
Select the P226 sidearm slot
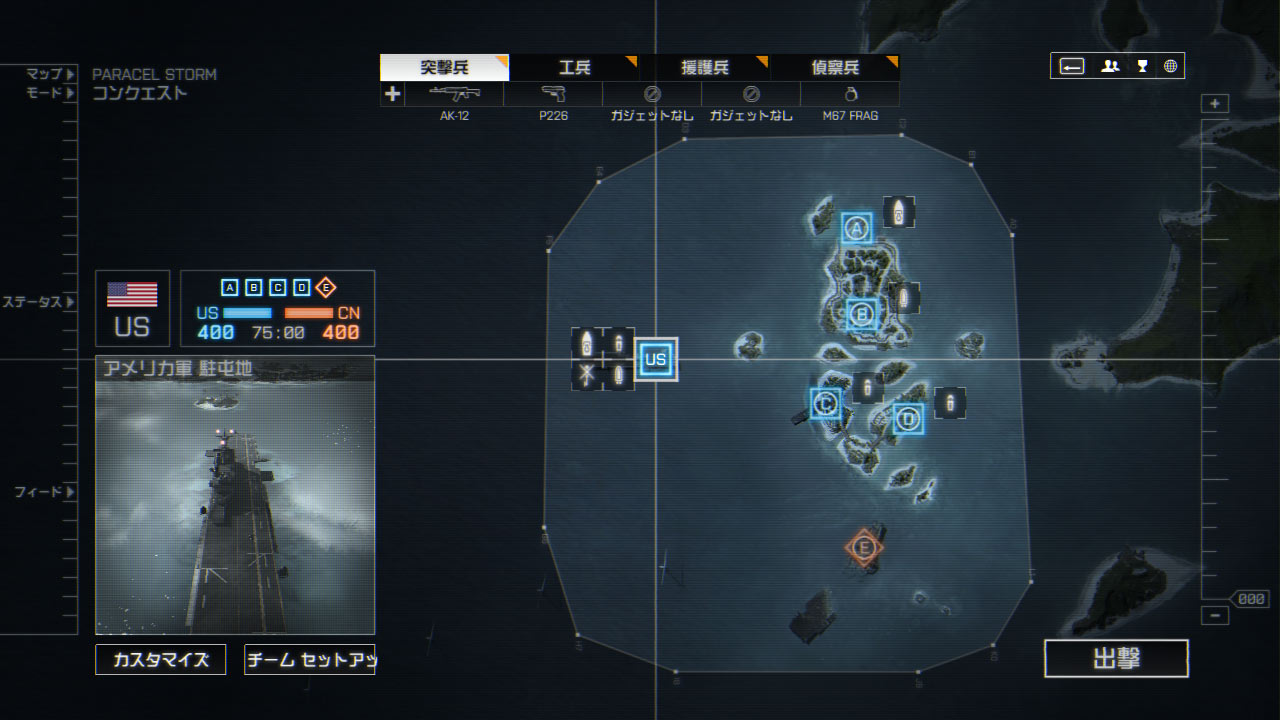[553, 95]
